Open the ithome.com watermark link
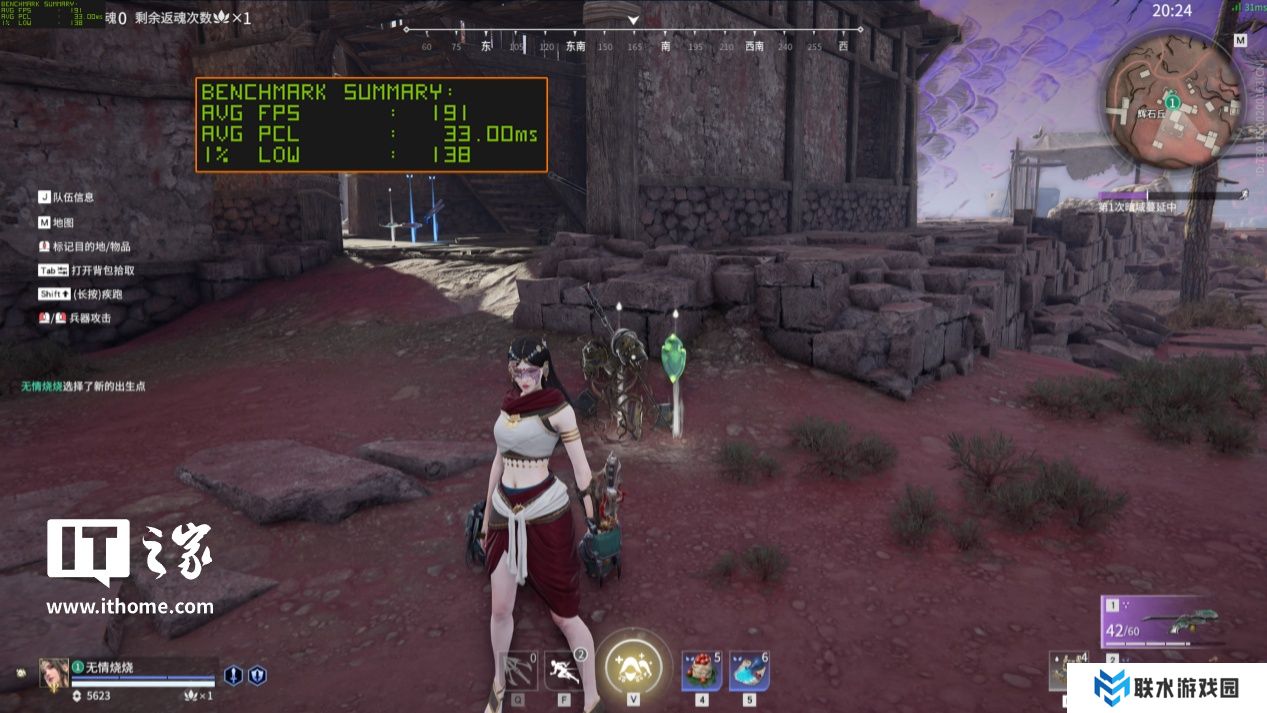Image resolution: width=1267 pixels, height=713 pixels. pos(130,606)
